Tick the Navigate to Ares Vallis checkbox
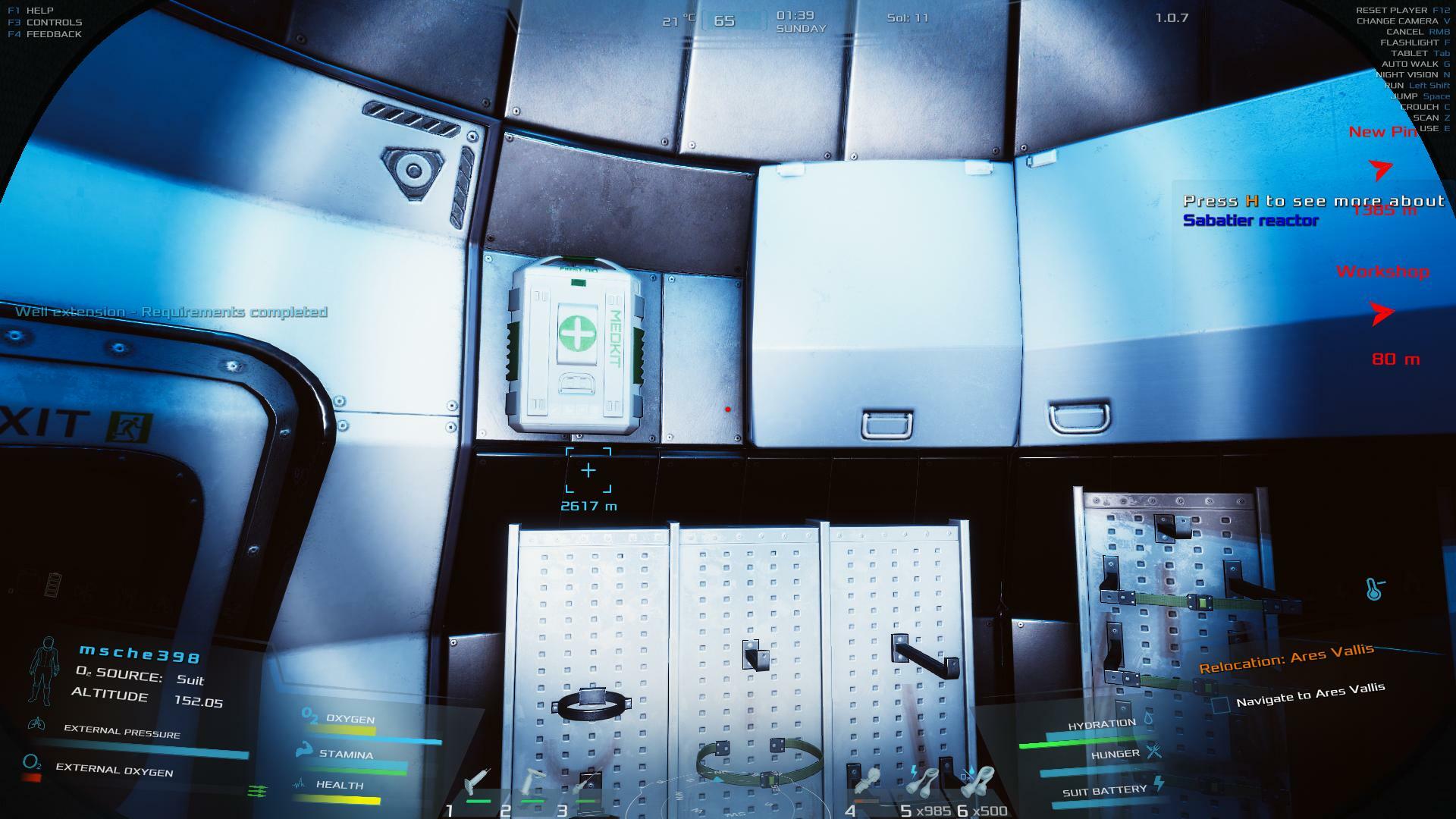 point(1220,705)
